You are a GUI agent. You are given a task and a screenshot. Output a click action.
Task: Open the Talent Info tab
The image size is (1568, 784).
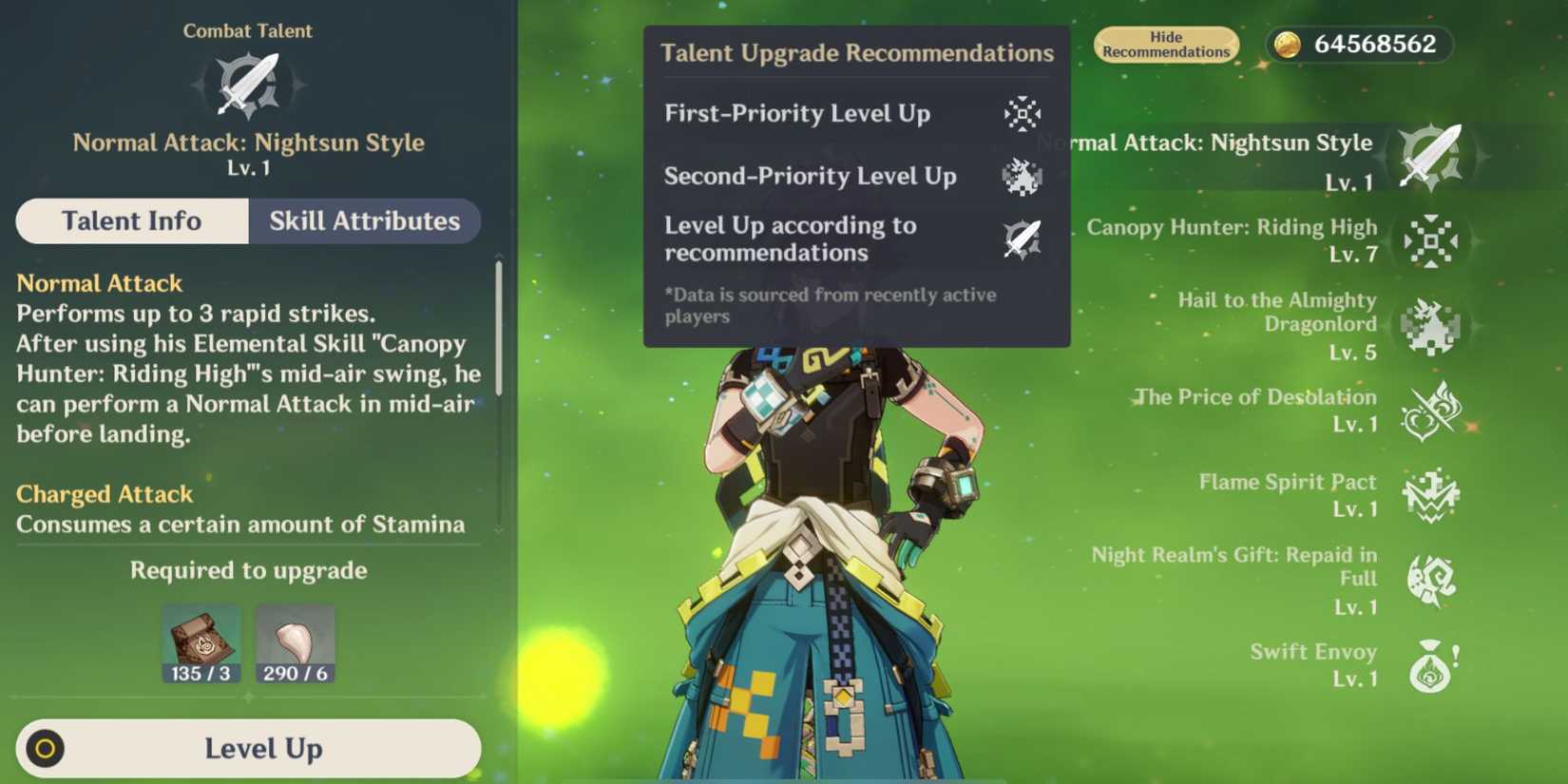tap(131, 221)
